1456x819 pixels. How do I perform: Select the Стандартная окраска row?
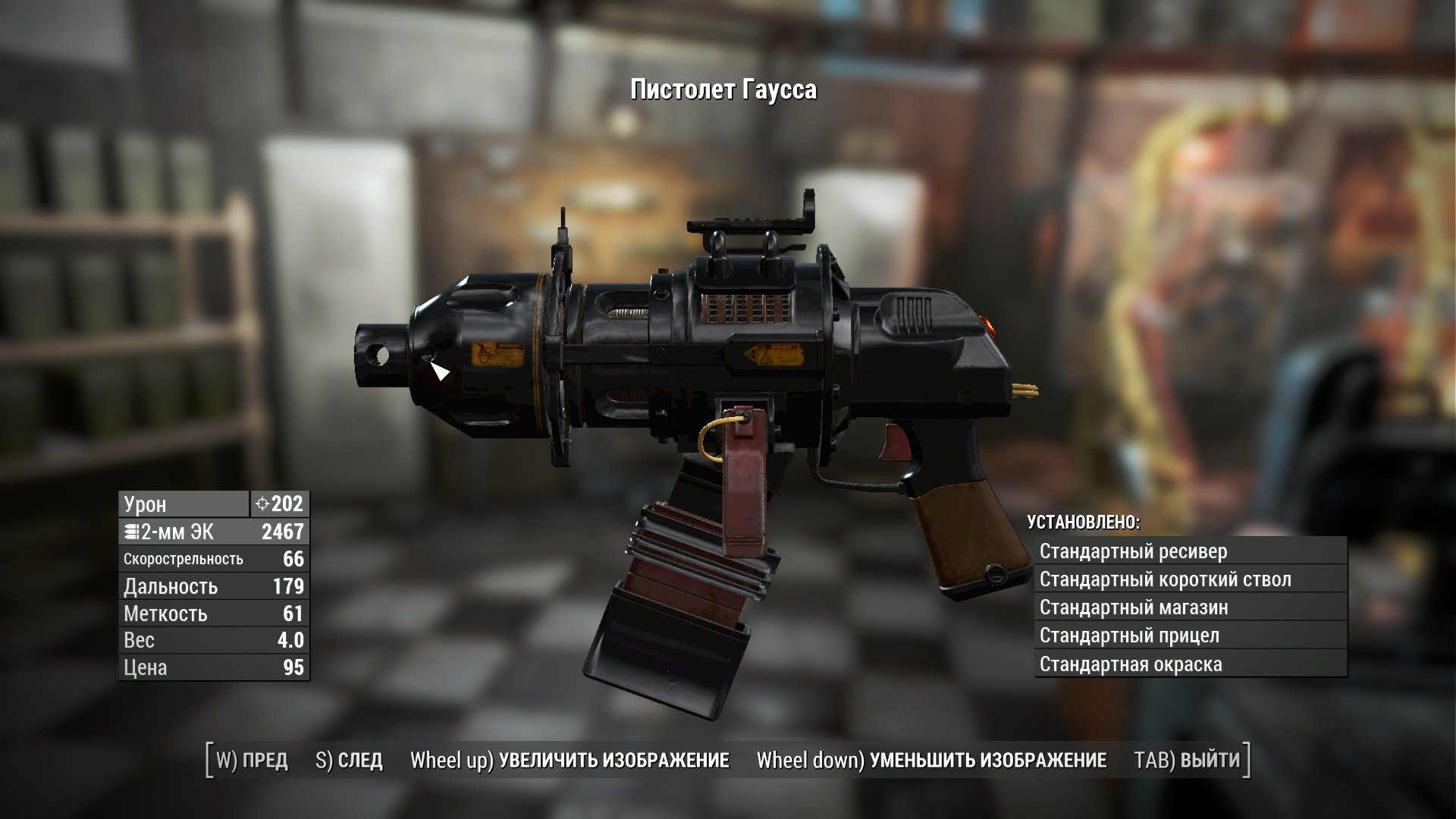[1190, 664]
